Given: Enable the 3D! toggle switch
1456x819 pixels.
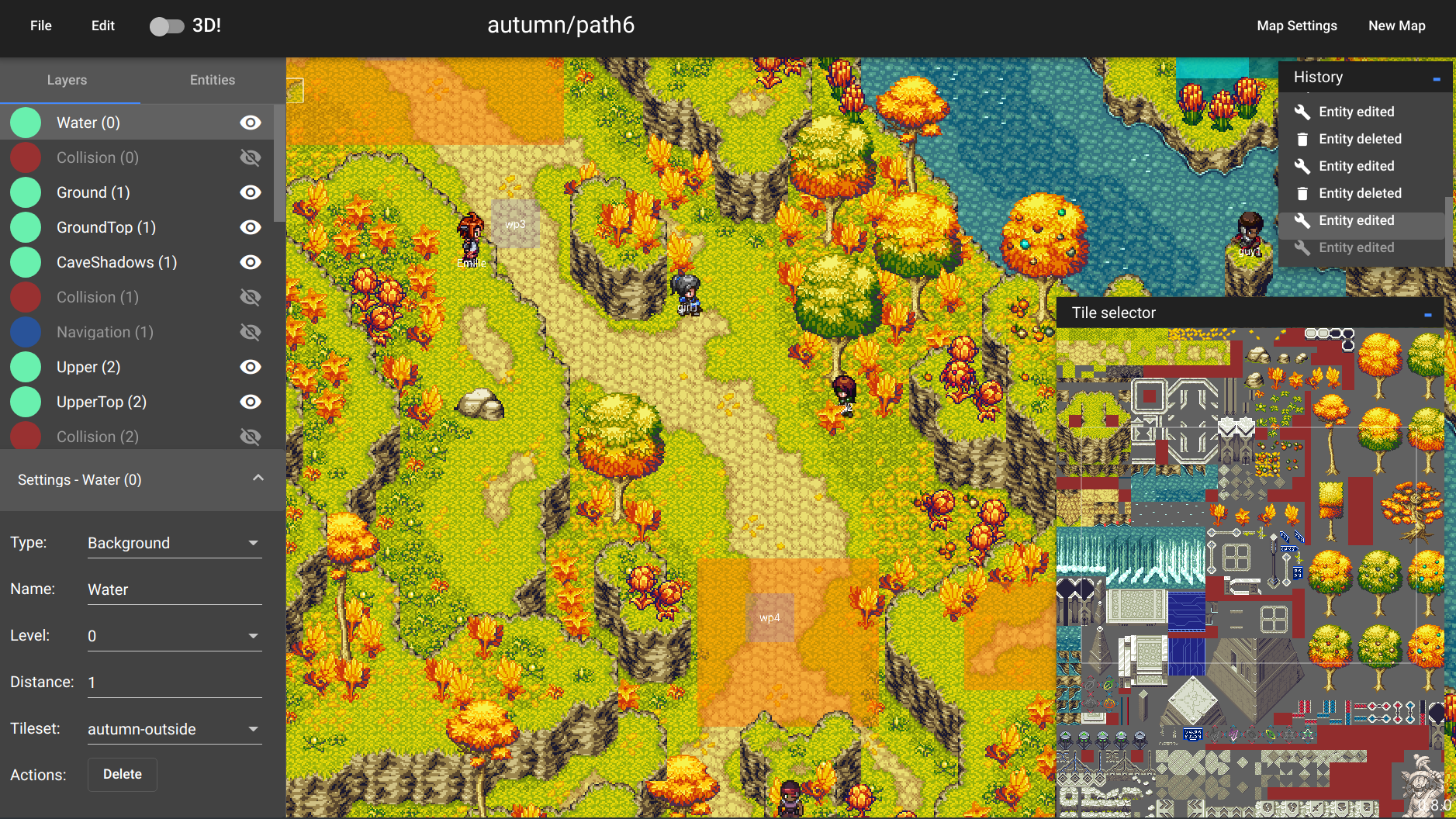Looking at the screenshot, I should tap(168, 26).
